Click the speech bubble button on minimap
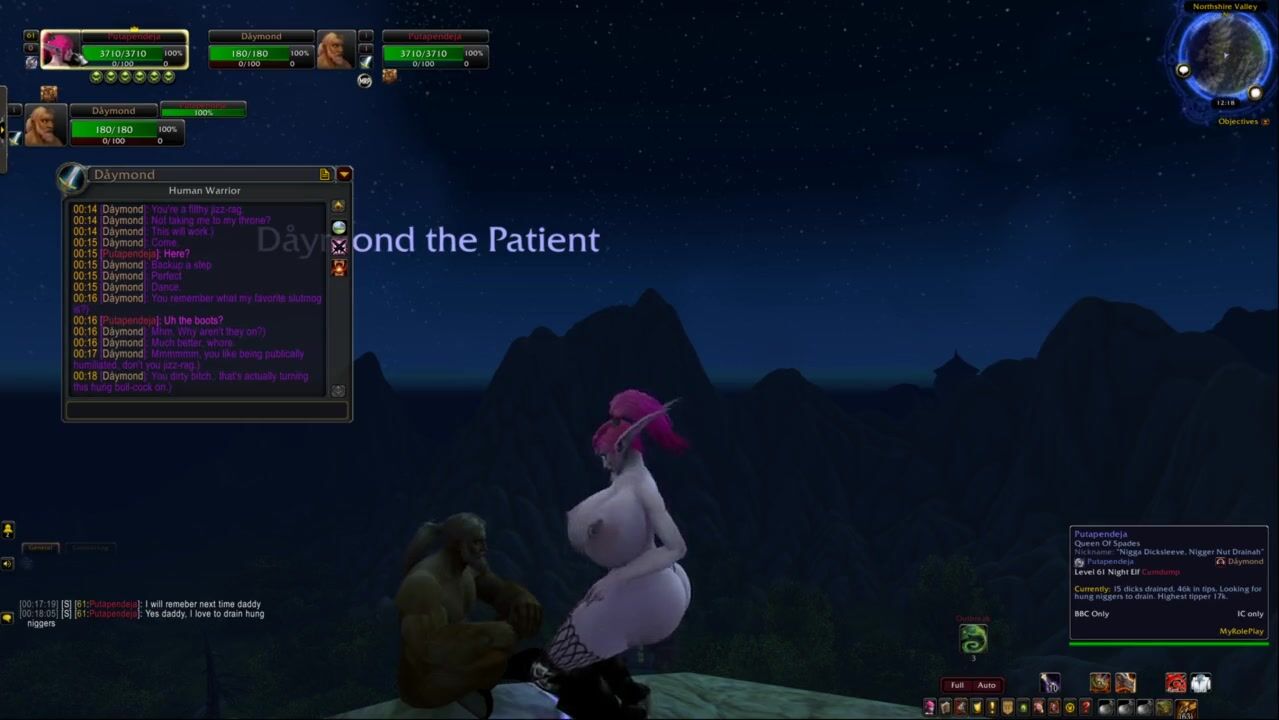 (x=1184, y=71)
